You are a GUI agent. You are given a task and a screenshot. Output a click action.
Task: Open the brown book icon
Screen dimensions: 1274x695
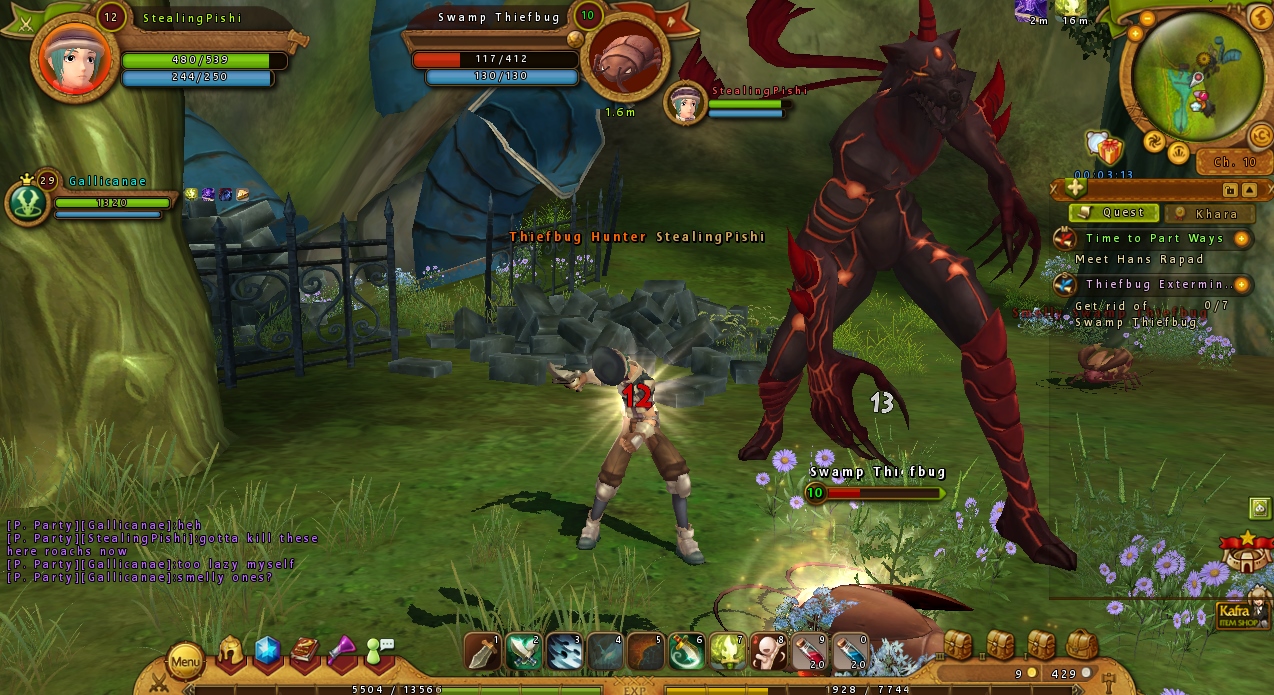coord(305,652)
